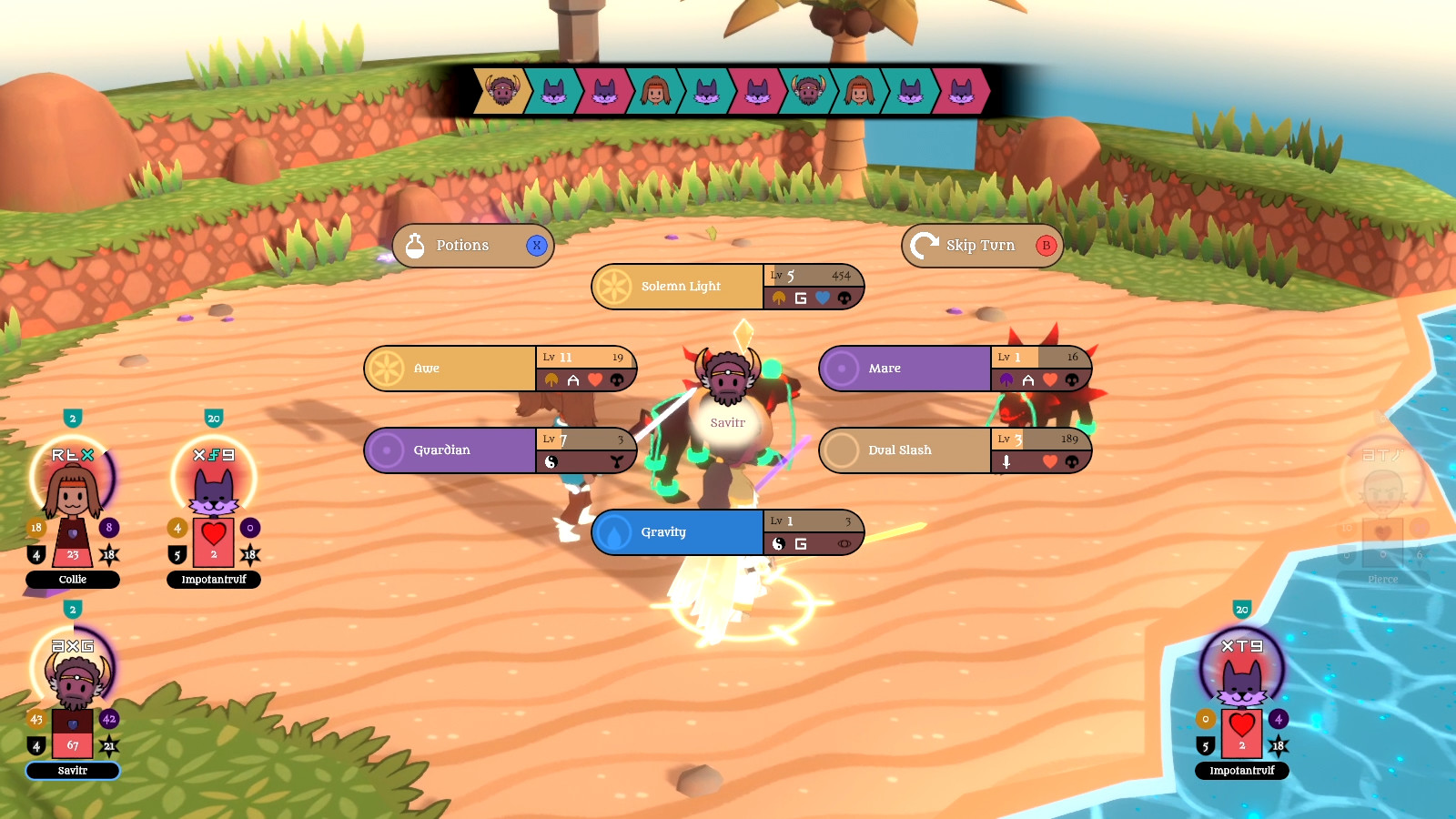Click the purple orb icon on Mare
This screenshot has height=819, width=1456.
tap(841, 368)
